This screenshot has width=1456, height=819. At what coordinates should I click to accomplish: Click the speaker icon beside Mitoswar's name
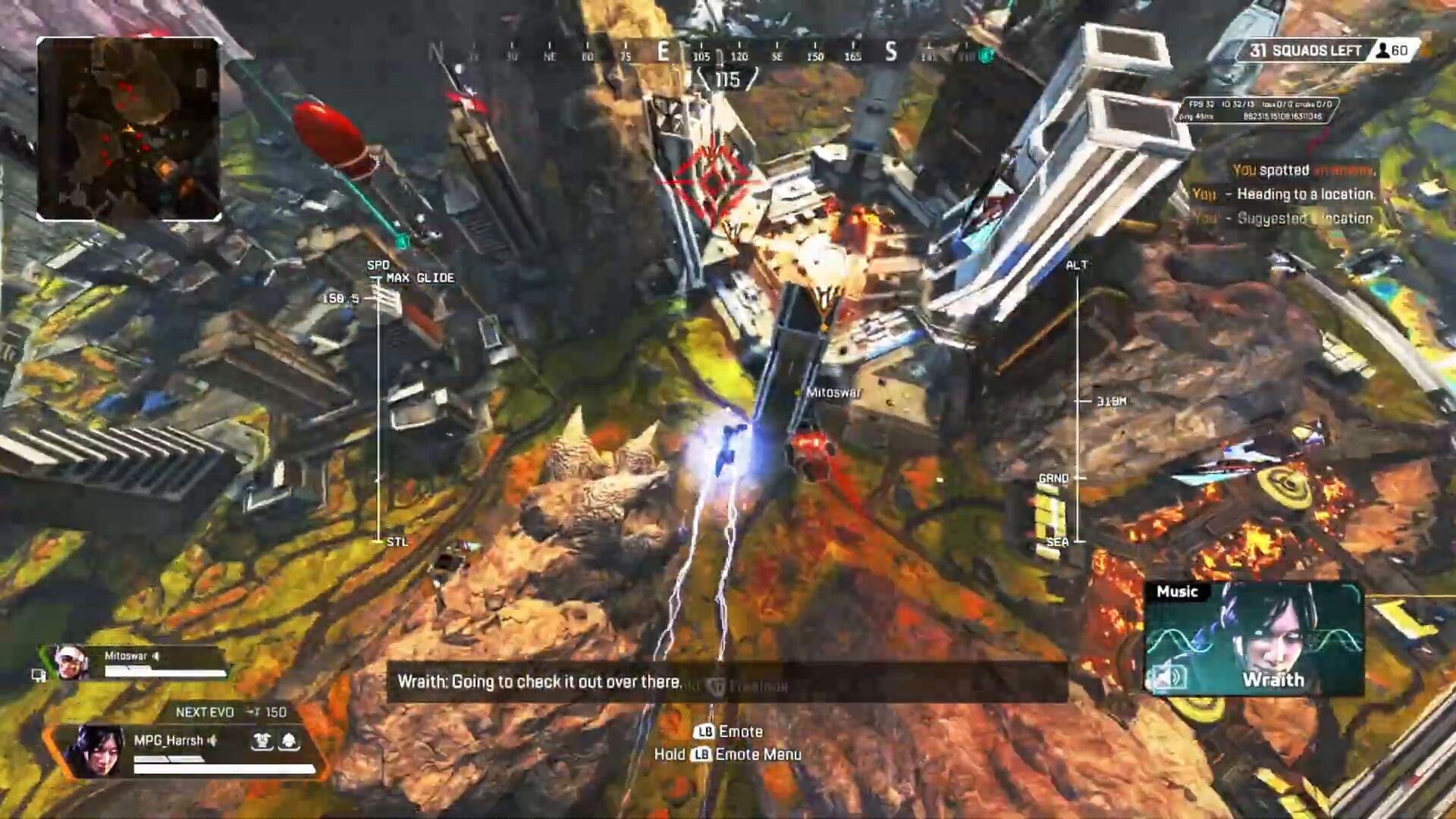tap(156, 656)
